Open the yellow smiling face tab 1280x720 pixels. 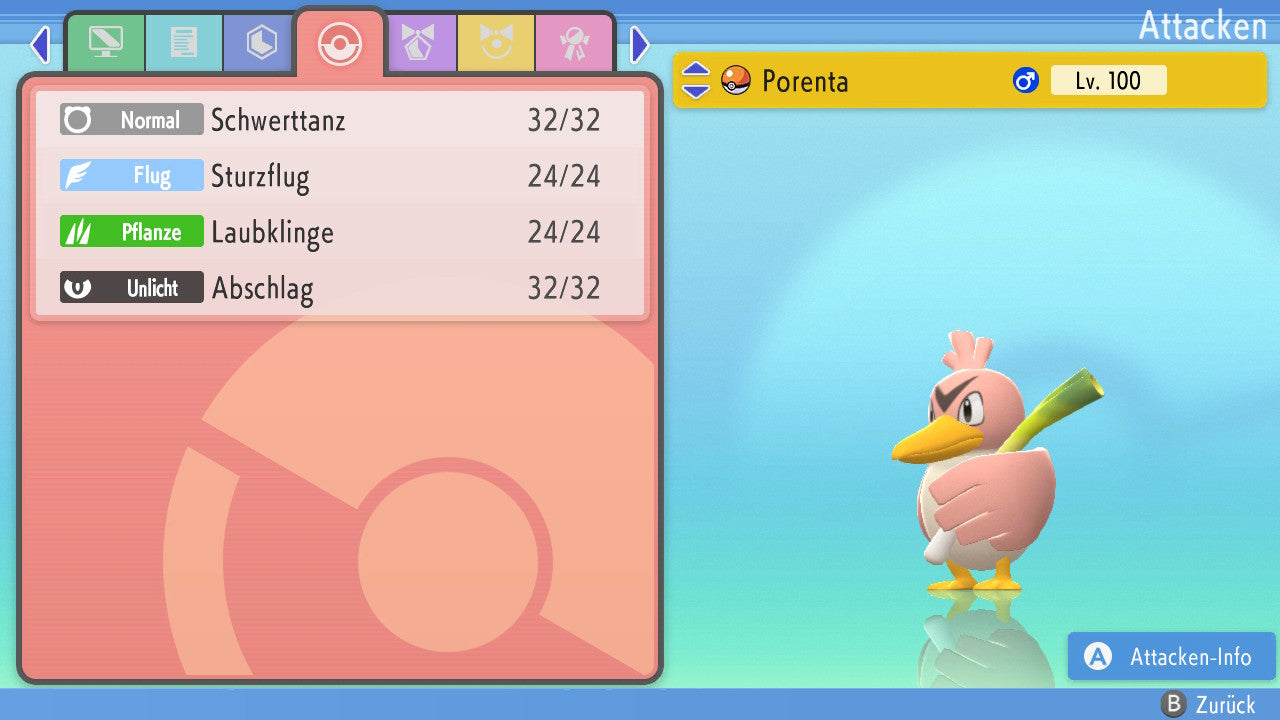497,43
